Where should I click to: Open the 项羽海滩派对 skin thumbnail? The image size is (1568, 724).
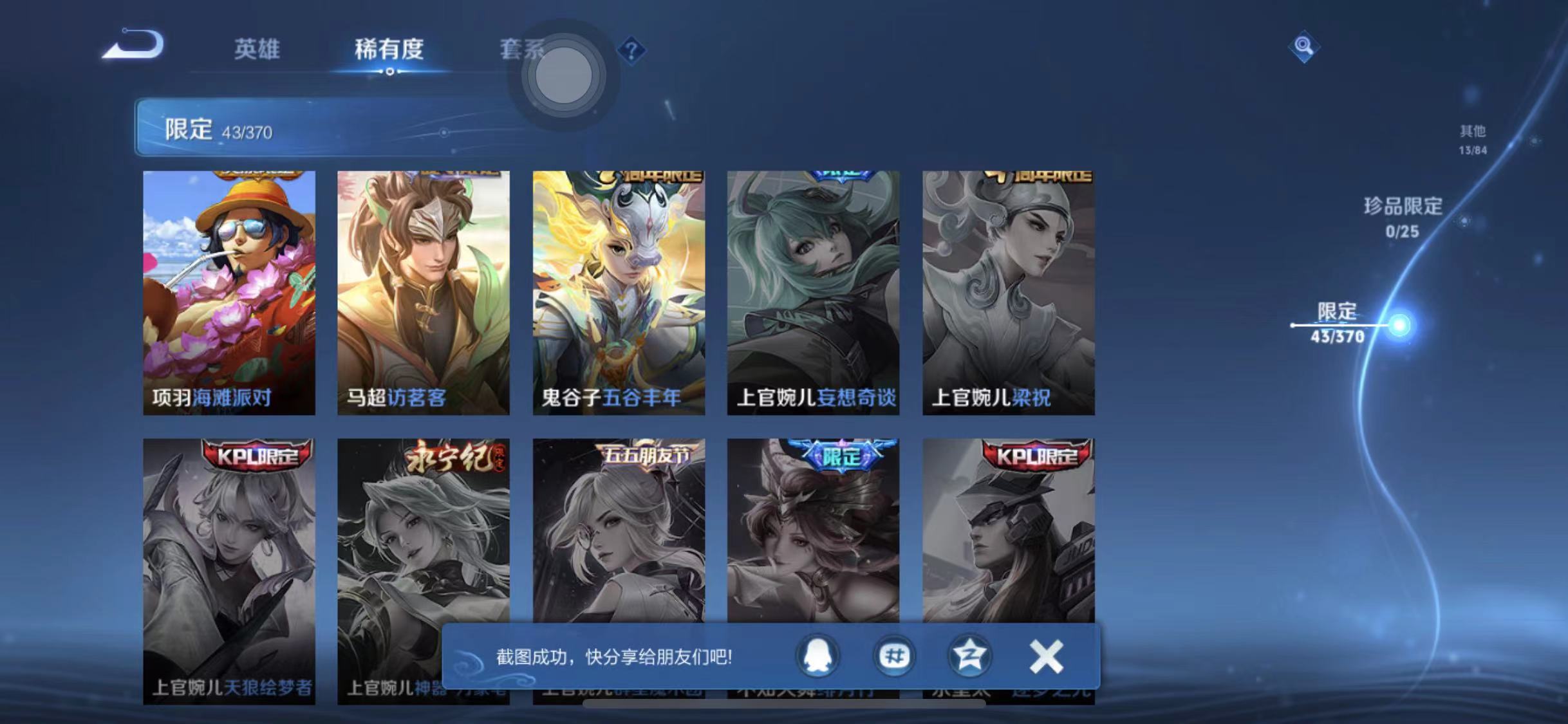229,290
